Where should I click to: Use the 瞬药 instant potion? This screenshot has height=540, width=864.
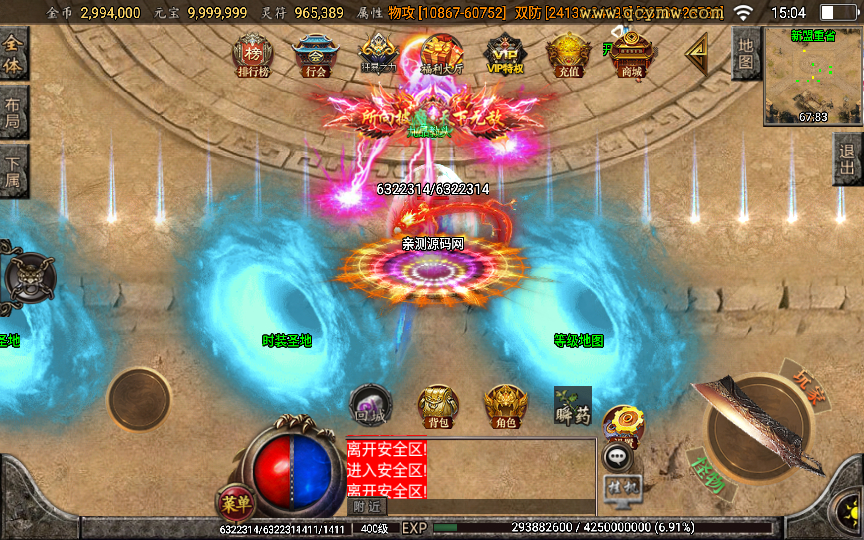click(x=572, y=406)
